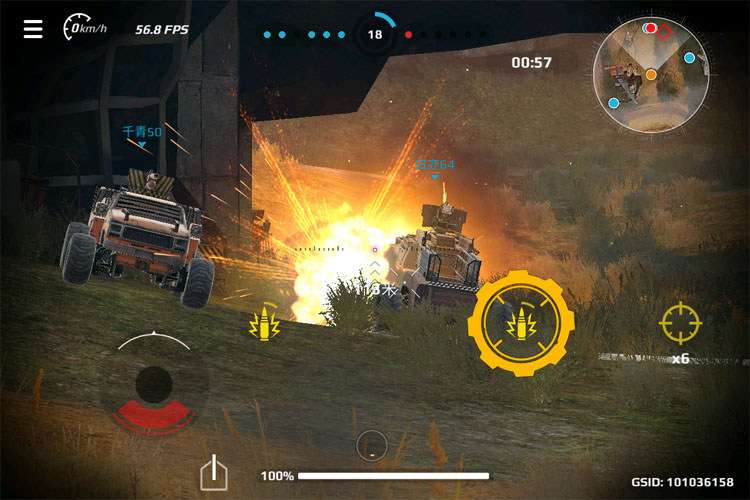Fire the main weapon with the large gear button
Viewport: 750px width, 500px height.
point(520,322)
